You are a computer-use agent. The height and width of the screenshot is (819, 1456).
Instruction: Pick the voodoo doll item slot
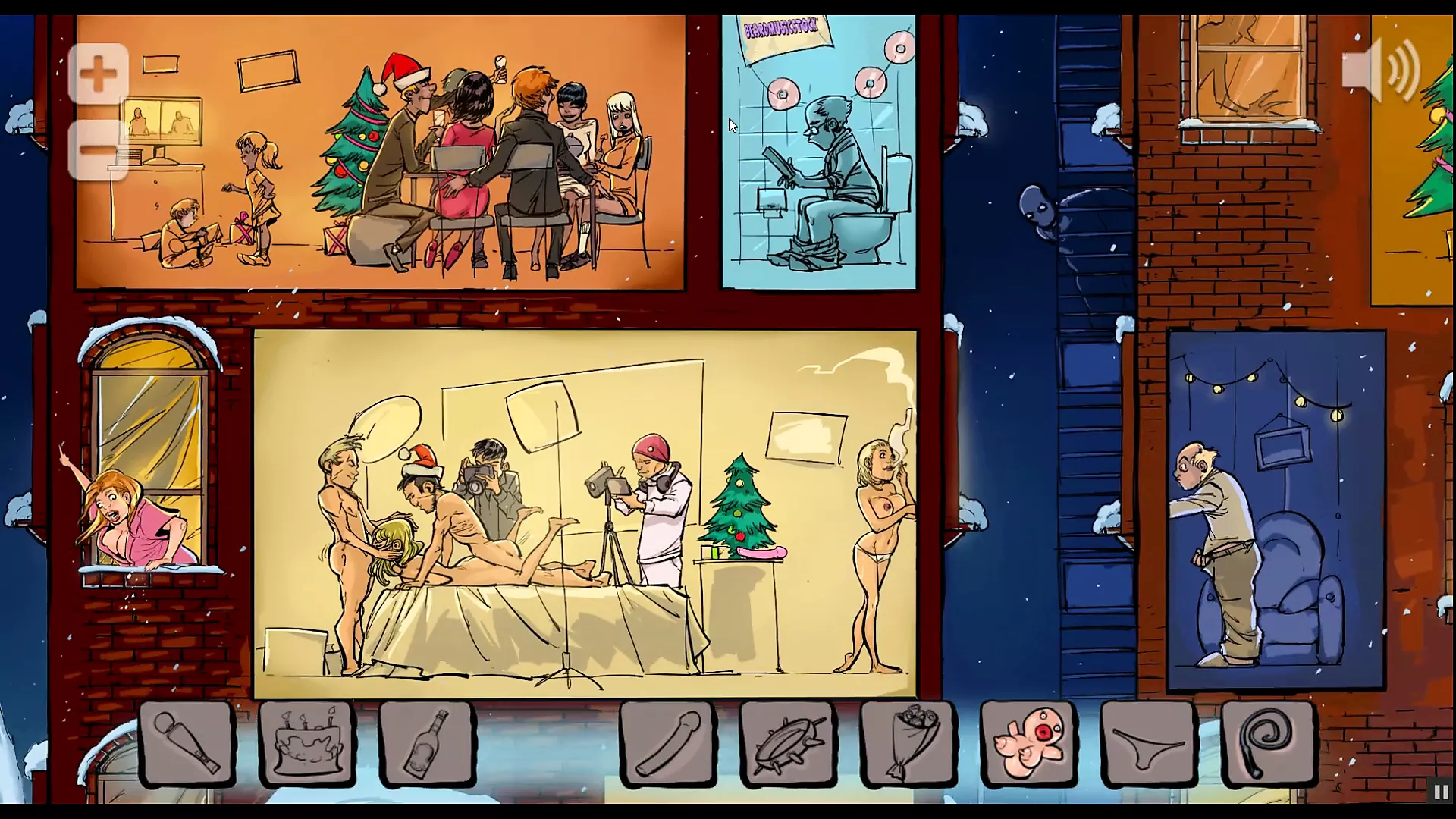[1028, 742]
